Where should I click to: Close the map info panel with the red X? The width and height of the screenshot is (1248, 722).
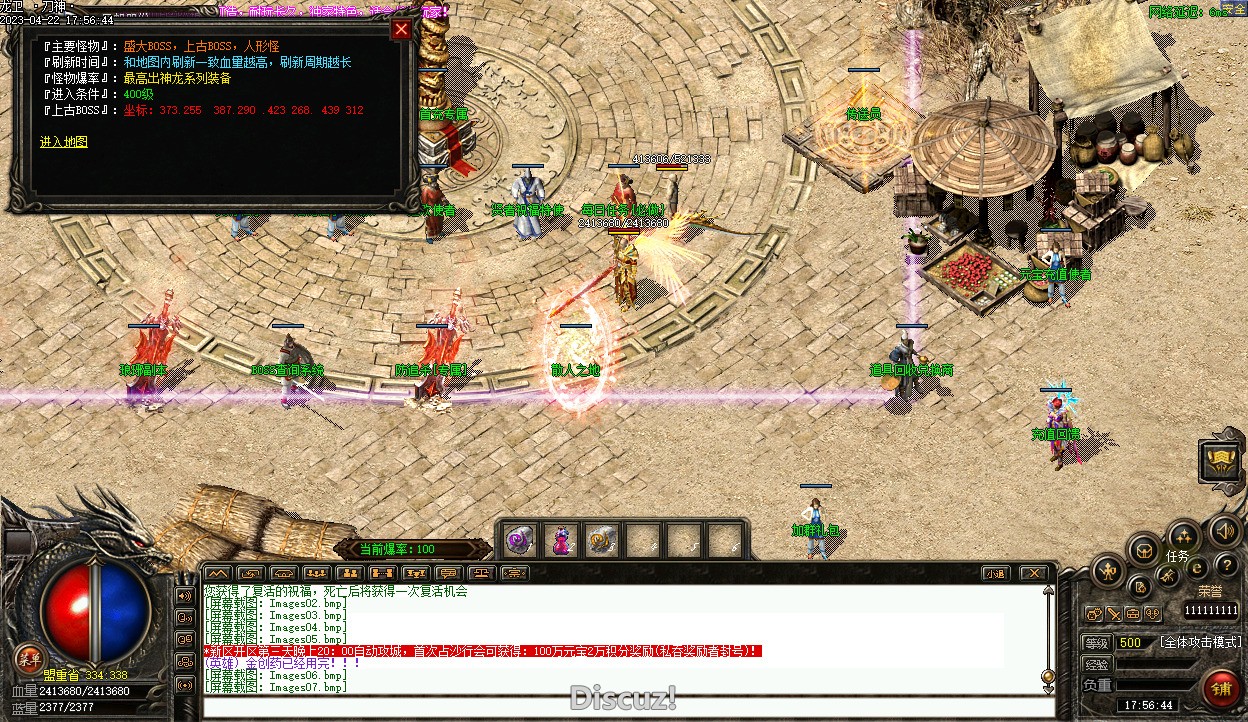pos(401,29)
